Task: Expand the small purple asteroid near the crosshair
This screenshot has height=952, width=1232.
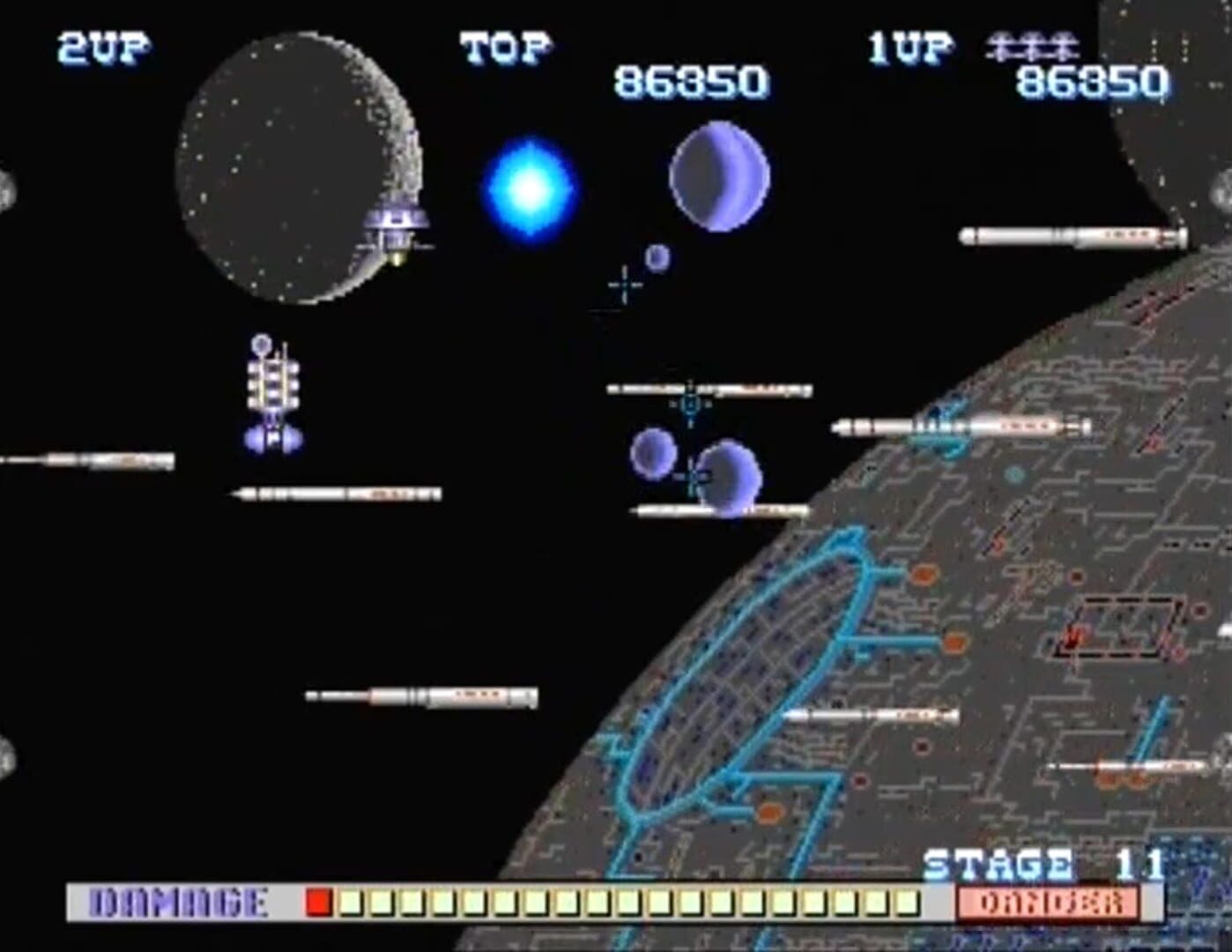Action: click(x=657, y=257)
